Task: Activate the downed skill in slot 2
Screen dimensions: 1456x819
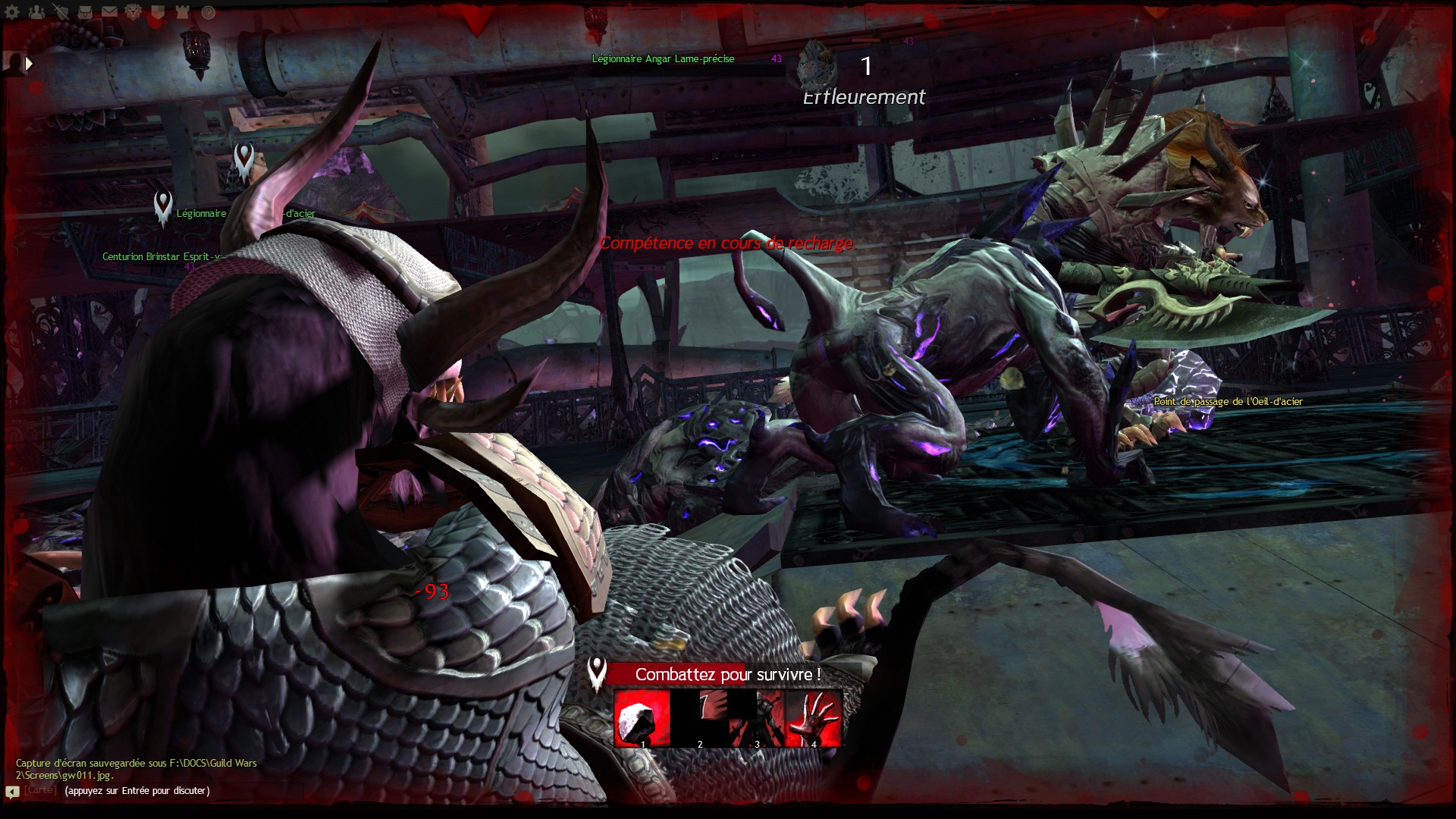Action: point(700,718)
